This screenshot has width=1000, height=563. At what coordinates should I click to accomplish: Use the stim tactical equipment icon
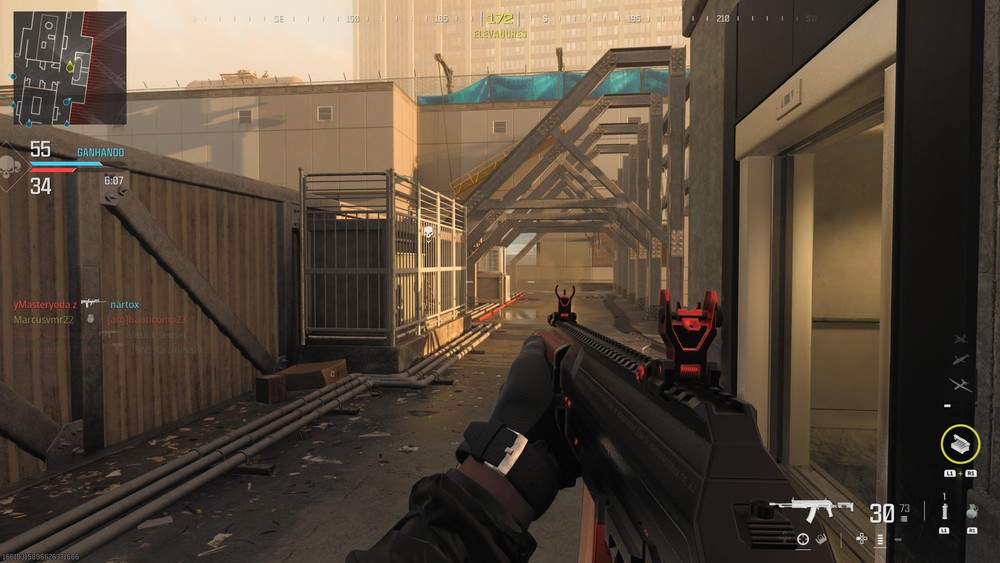(x=943, y=511)
